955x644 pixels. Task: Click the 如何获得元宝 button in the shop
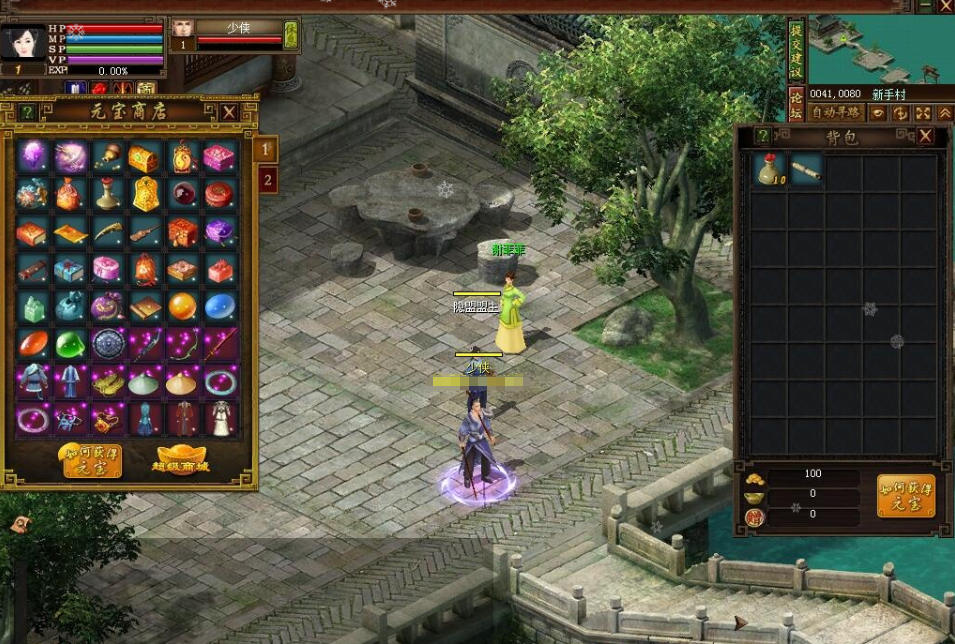point(90,460)
